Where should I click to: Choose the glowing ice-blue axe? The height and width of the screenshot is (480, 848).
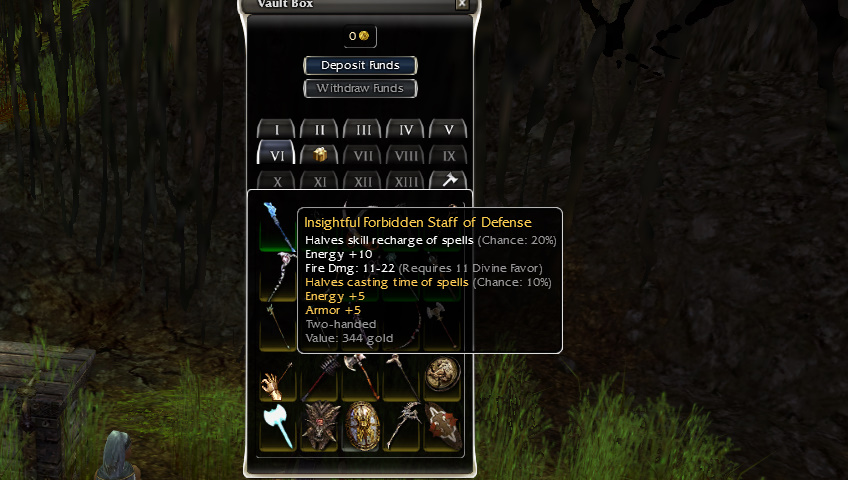[277, 425]
